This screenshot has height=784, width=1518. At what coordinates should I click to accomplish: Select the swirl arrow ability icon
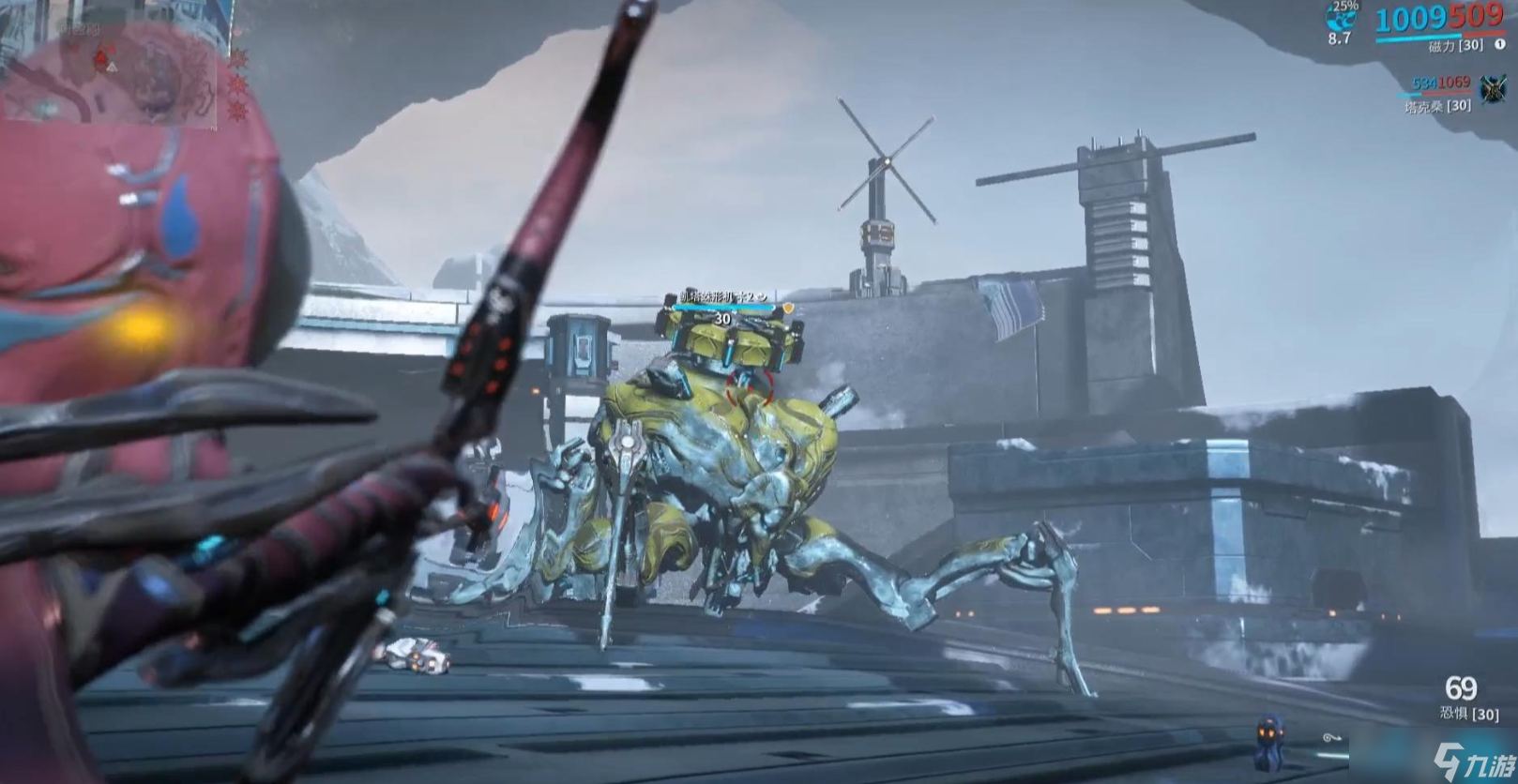pos(1331,738)
